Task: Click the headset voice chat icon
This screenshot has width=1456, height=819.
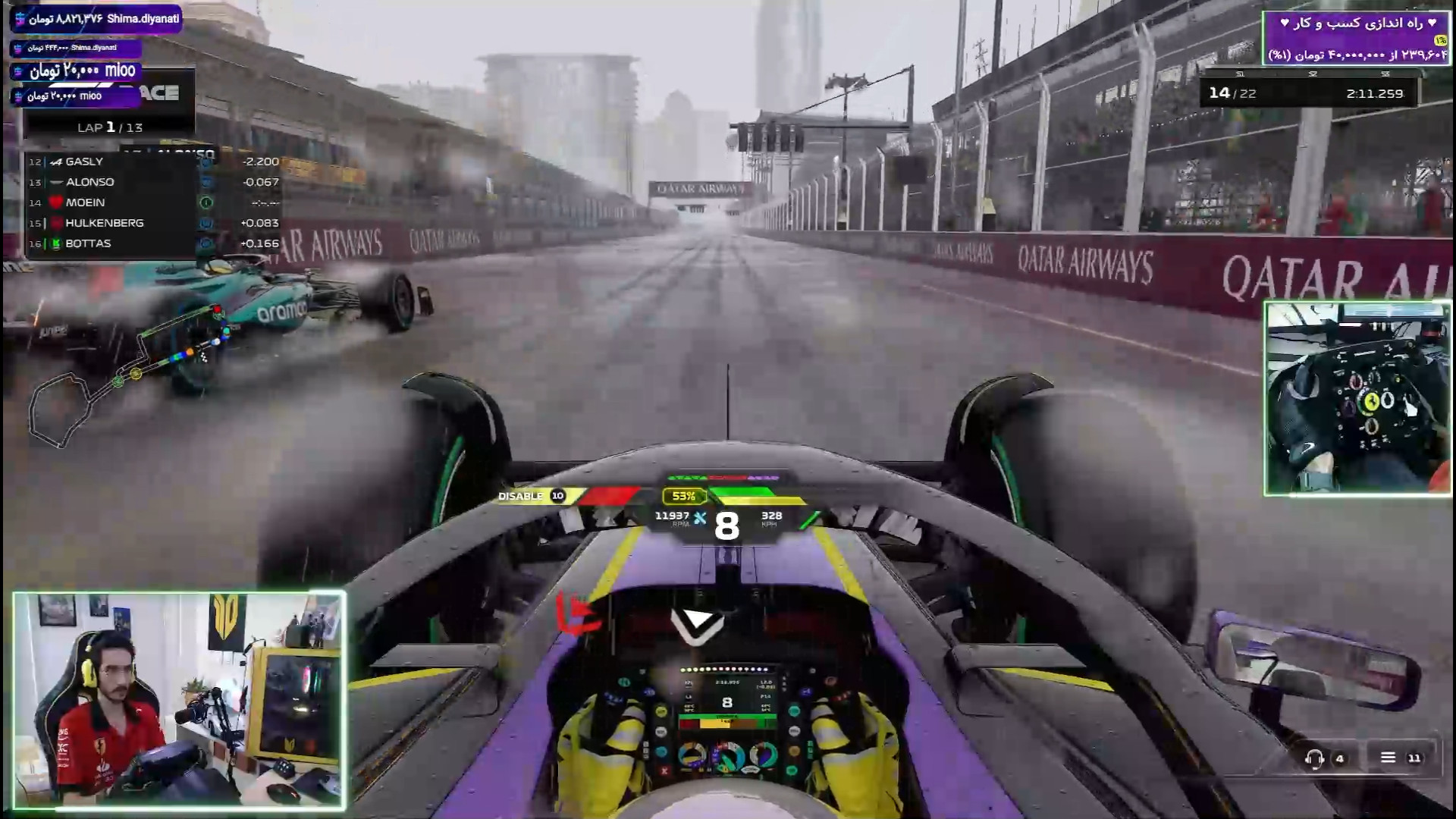Action: coord(1314,758)
